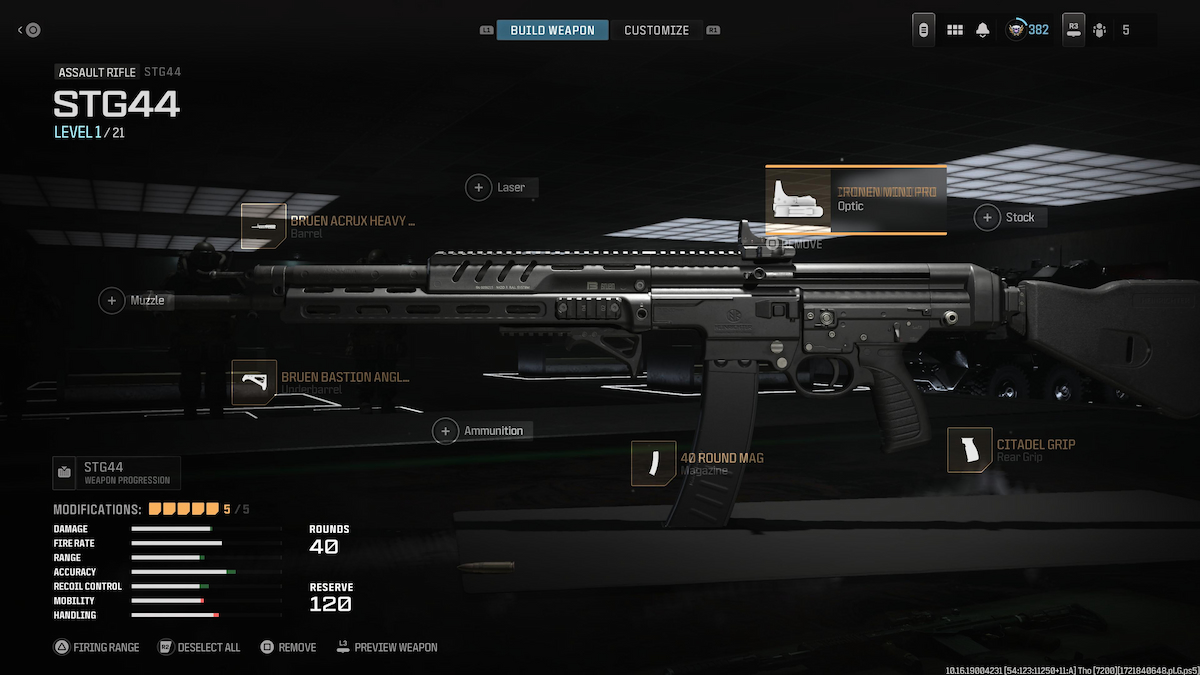Open the notifications bell

(983, 30)
